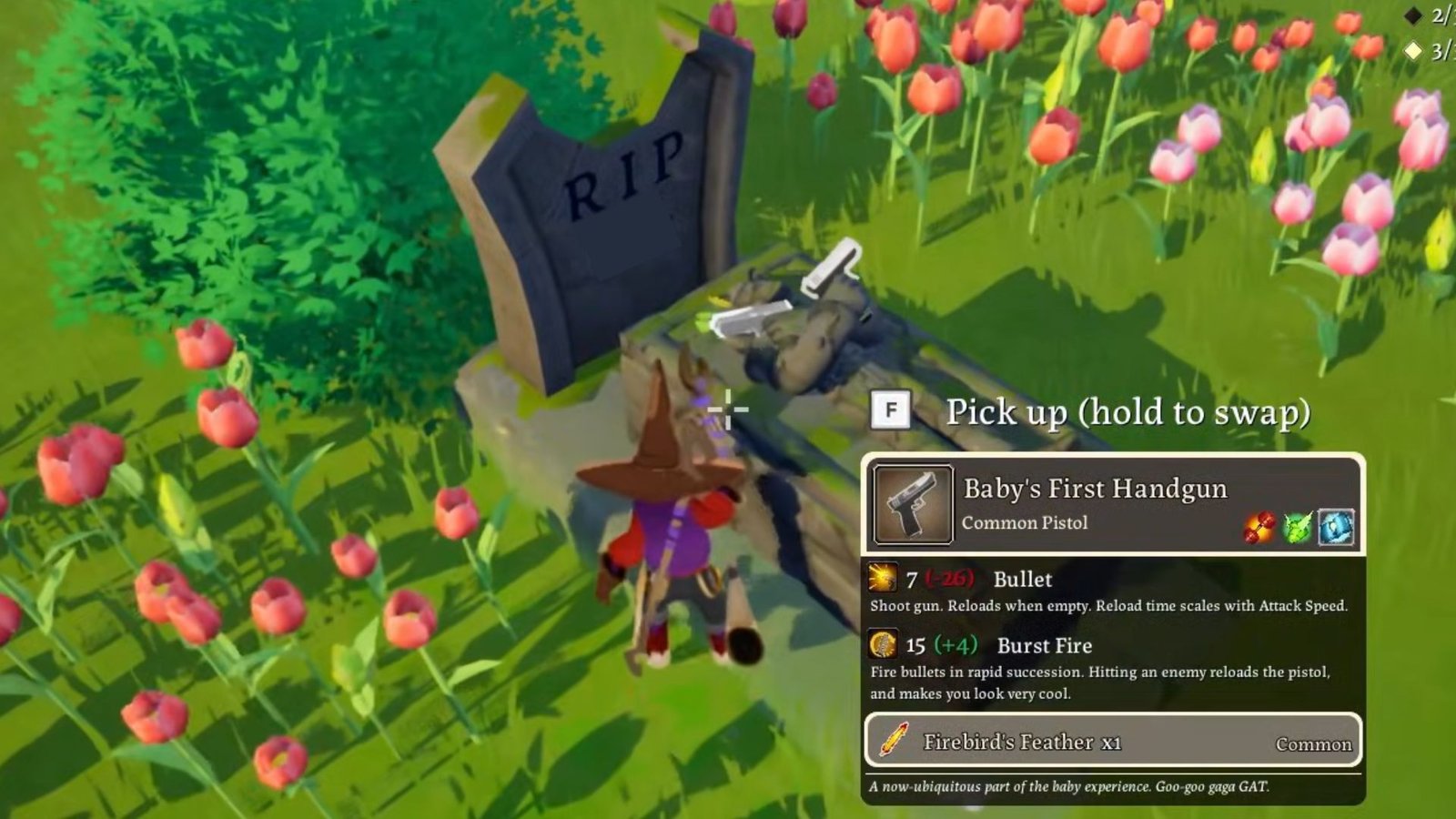Select the red dumbbell stat icon
Image resolution: width=1456 pixels, height=819 pixels.
1259,528
